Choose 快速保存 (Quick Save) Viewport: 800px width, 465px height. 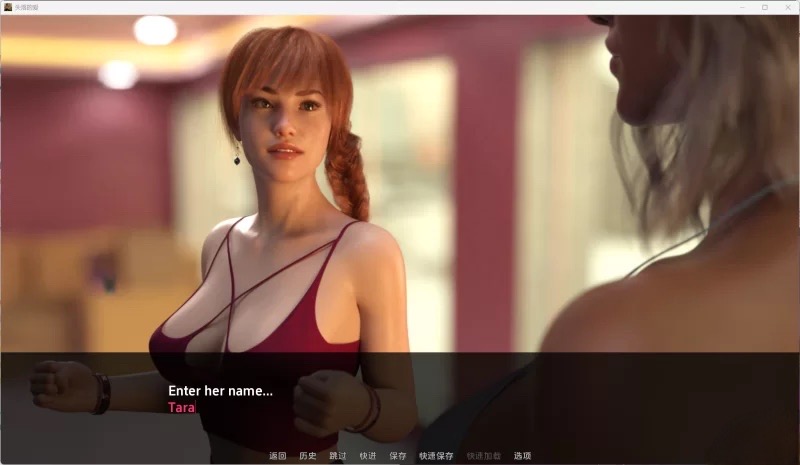pos(436,456)
